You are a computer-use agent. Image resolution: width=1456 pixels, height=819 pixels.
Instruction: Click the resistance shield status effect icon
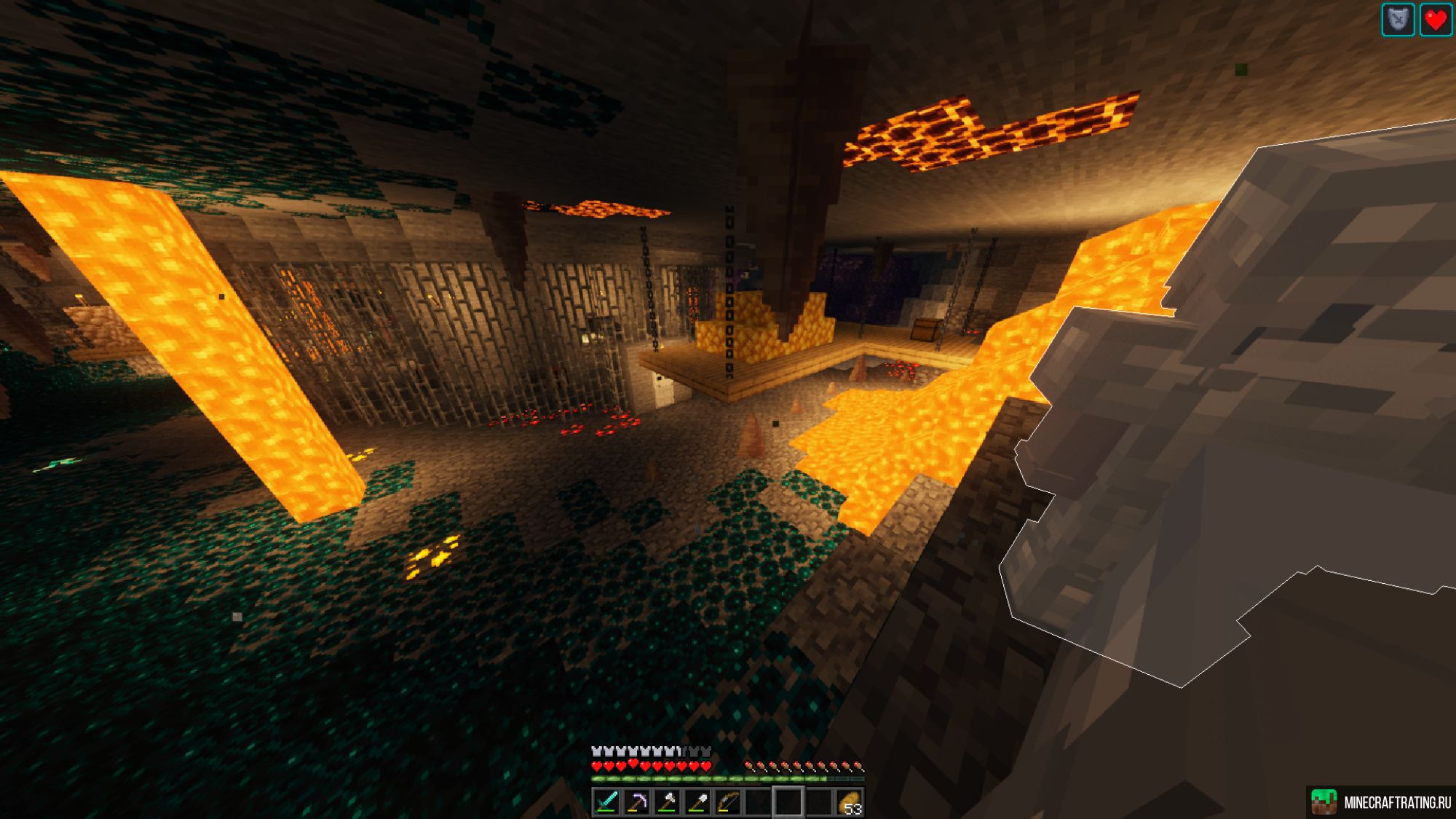pos(1398,20)
